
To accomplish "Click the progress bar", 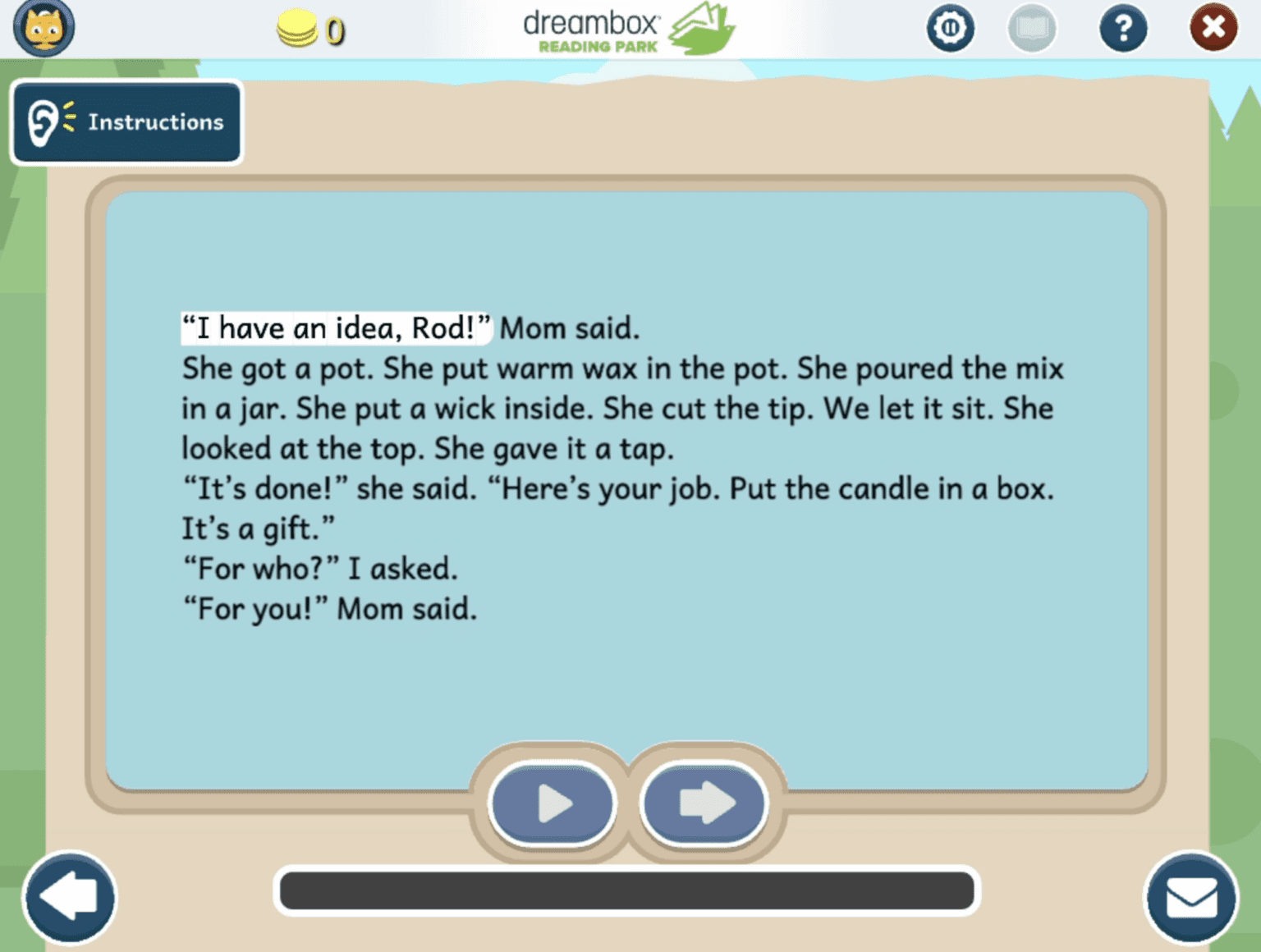I will (626, 890).
